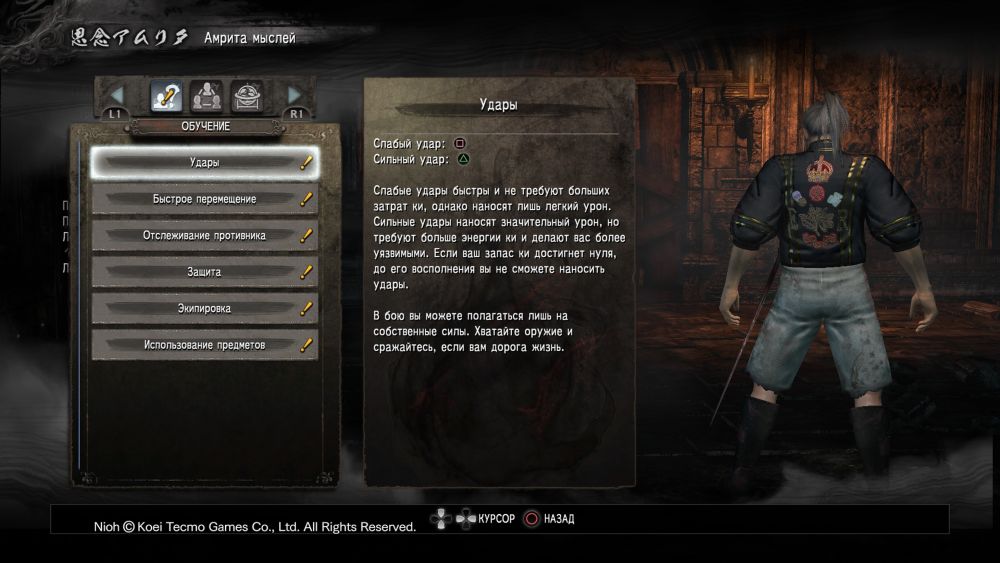Switch to the tutorial tab with exclamation mark

165,96
